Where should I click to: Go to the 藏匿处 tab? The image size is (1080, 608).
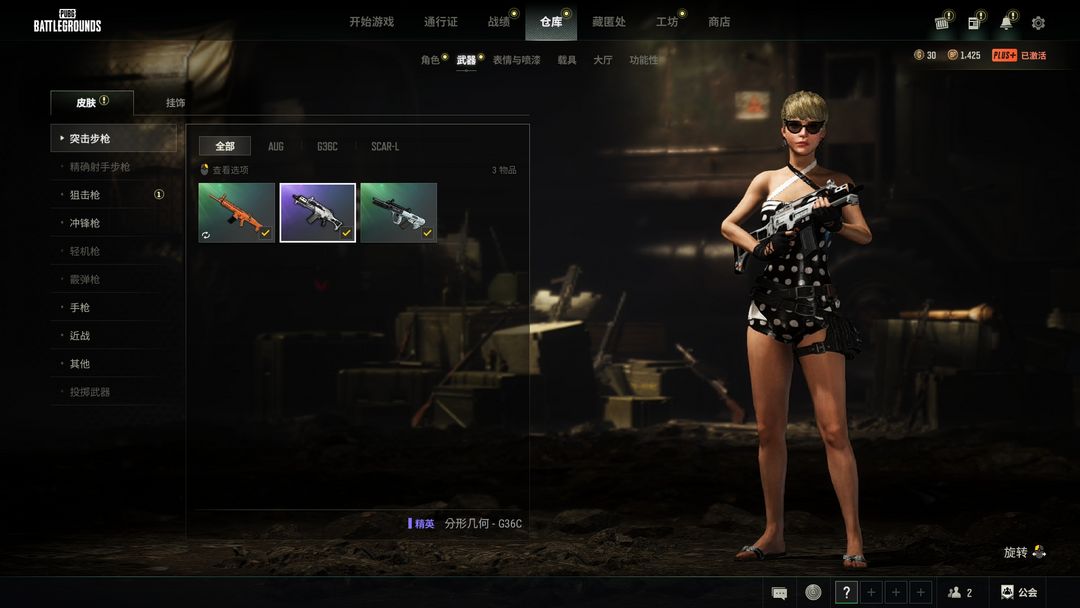pyautogui.click(x=608, y=22)
